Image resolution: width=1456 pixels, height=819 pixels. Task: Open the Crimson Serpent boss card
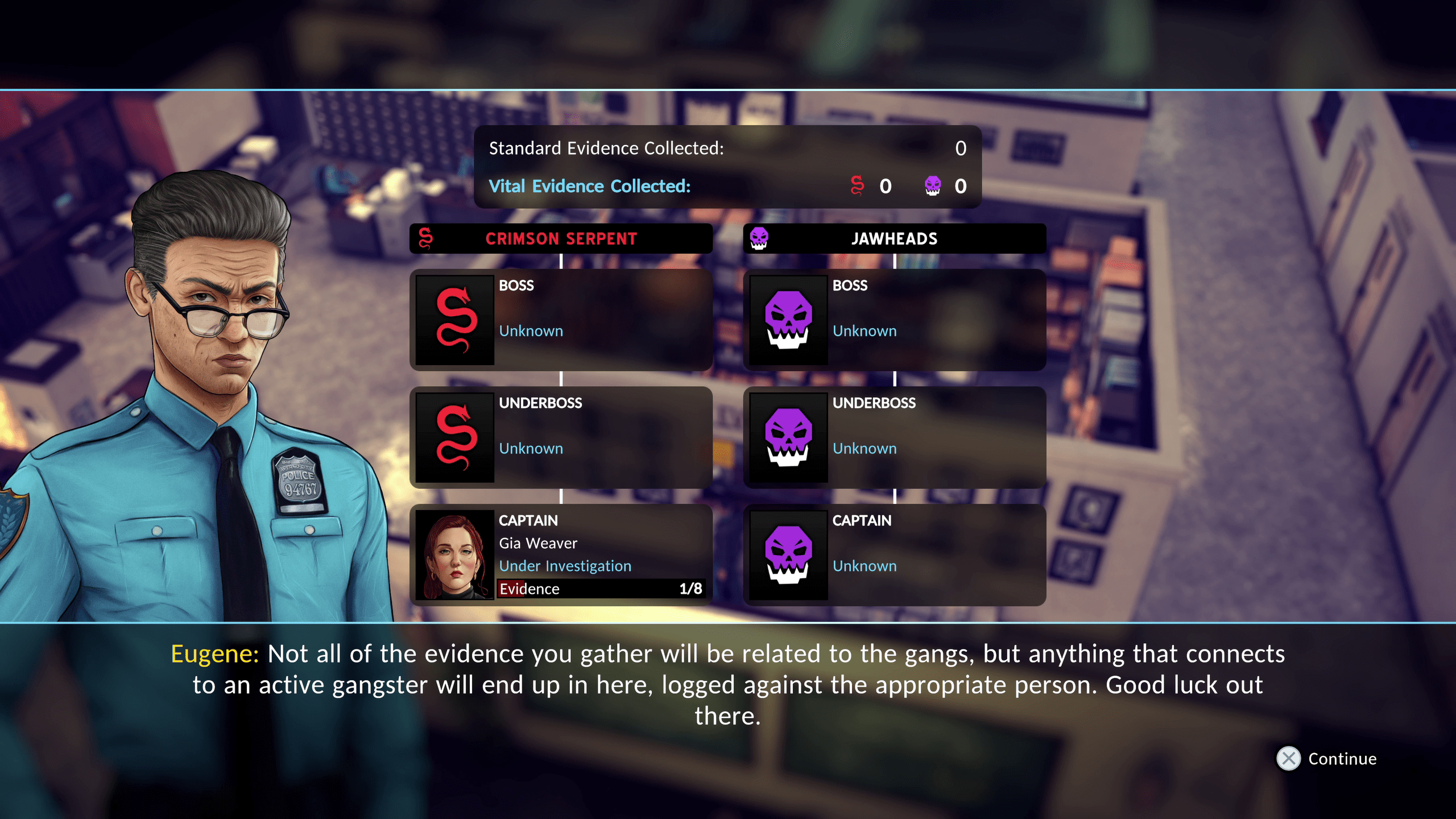coord(561,320)
